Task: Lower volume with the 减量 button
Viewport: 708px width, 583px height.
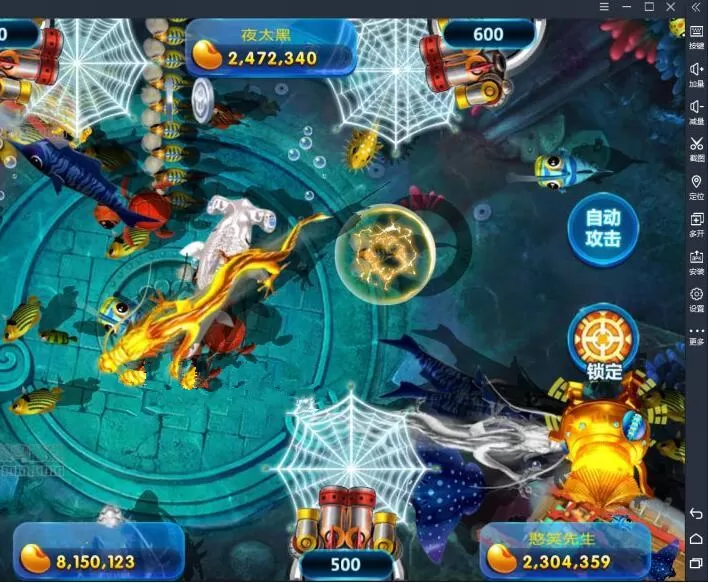Action: pyautogui.click(x=696, y=111)
